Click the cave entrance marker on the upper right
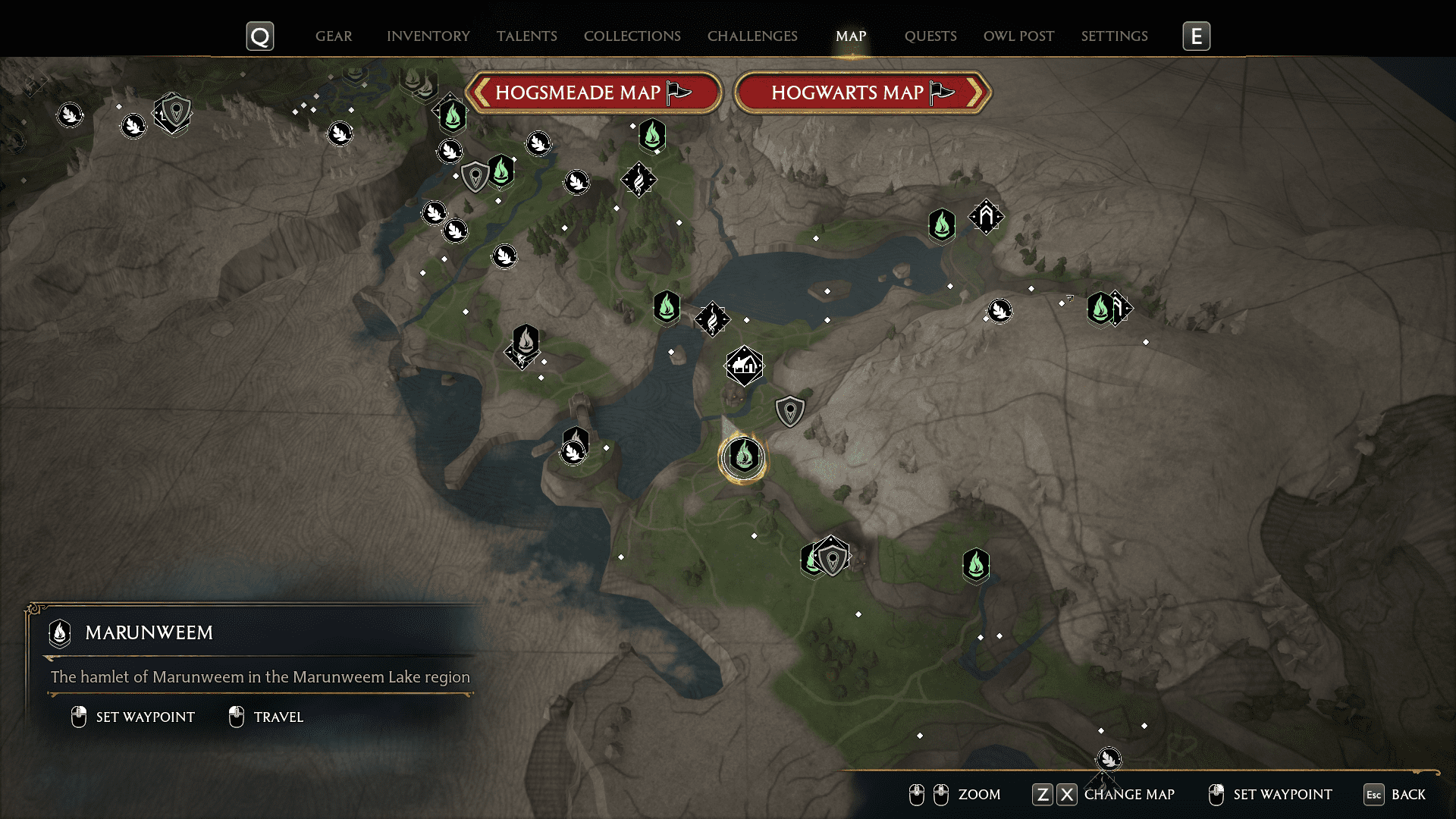The width and height of the screenshot is (1456, 819). (986, 218)
